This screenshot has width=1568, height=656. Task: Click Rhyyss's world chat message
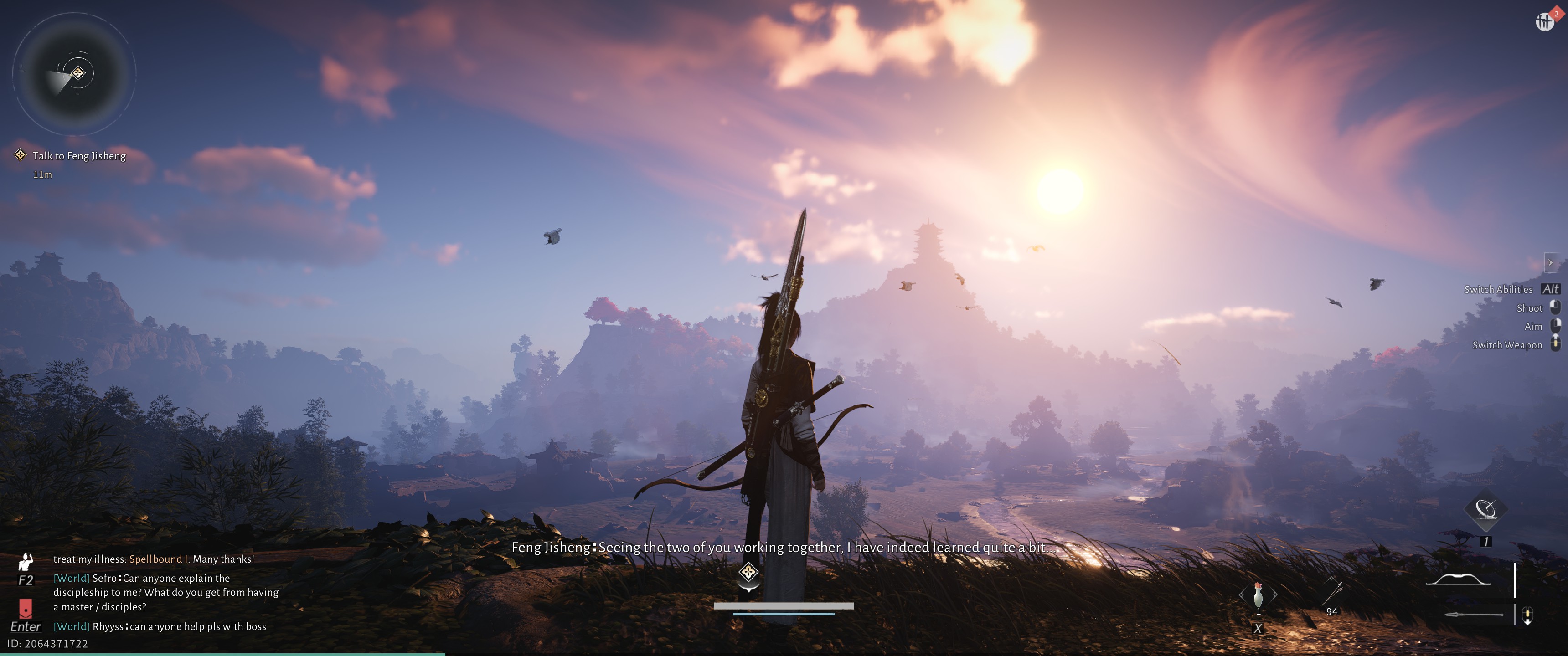[160, 626]
